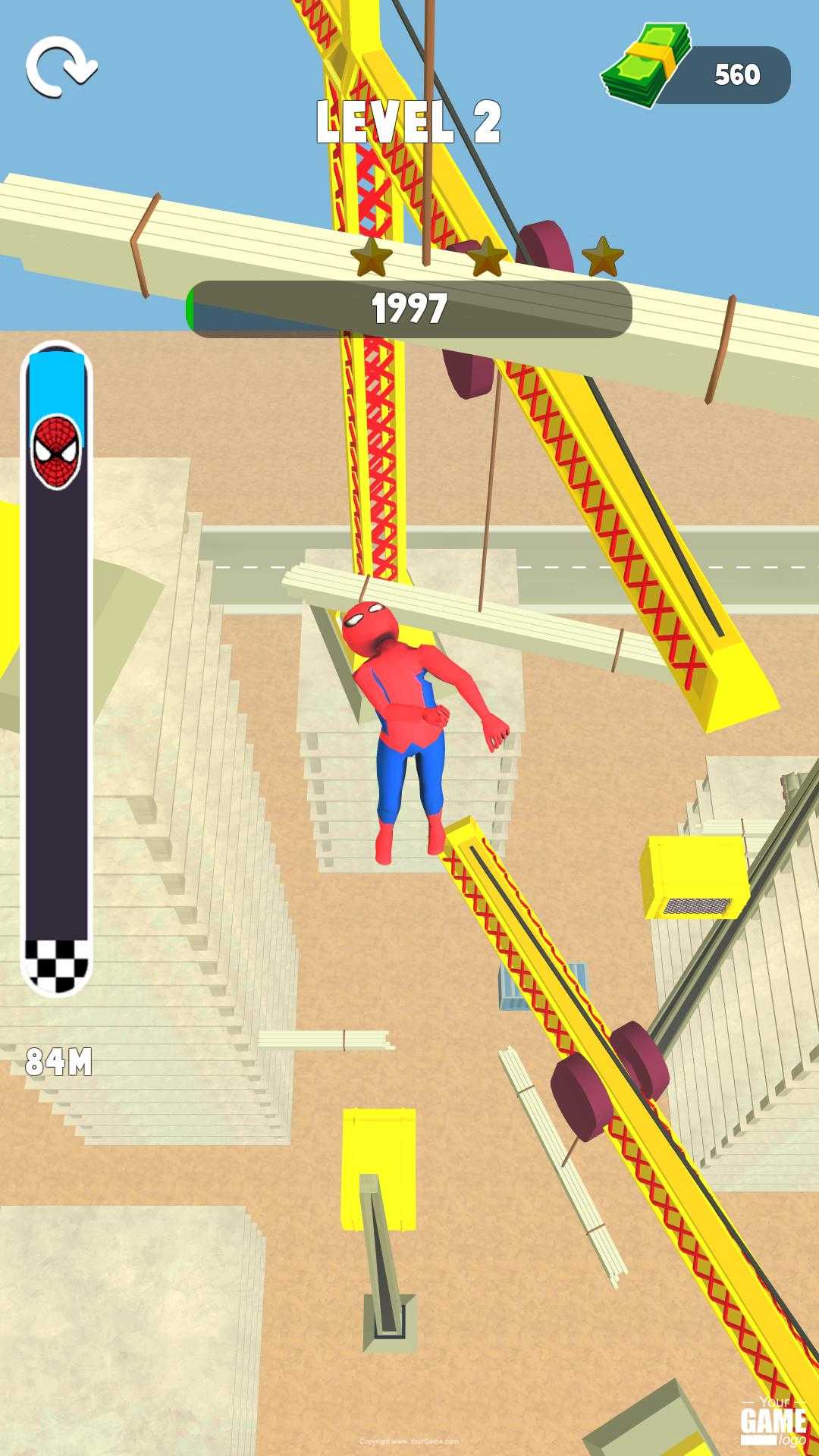Click the restart arrow icon

coord(61,68)
